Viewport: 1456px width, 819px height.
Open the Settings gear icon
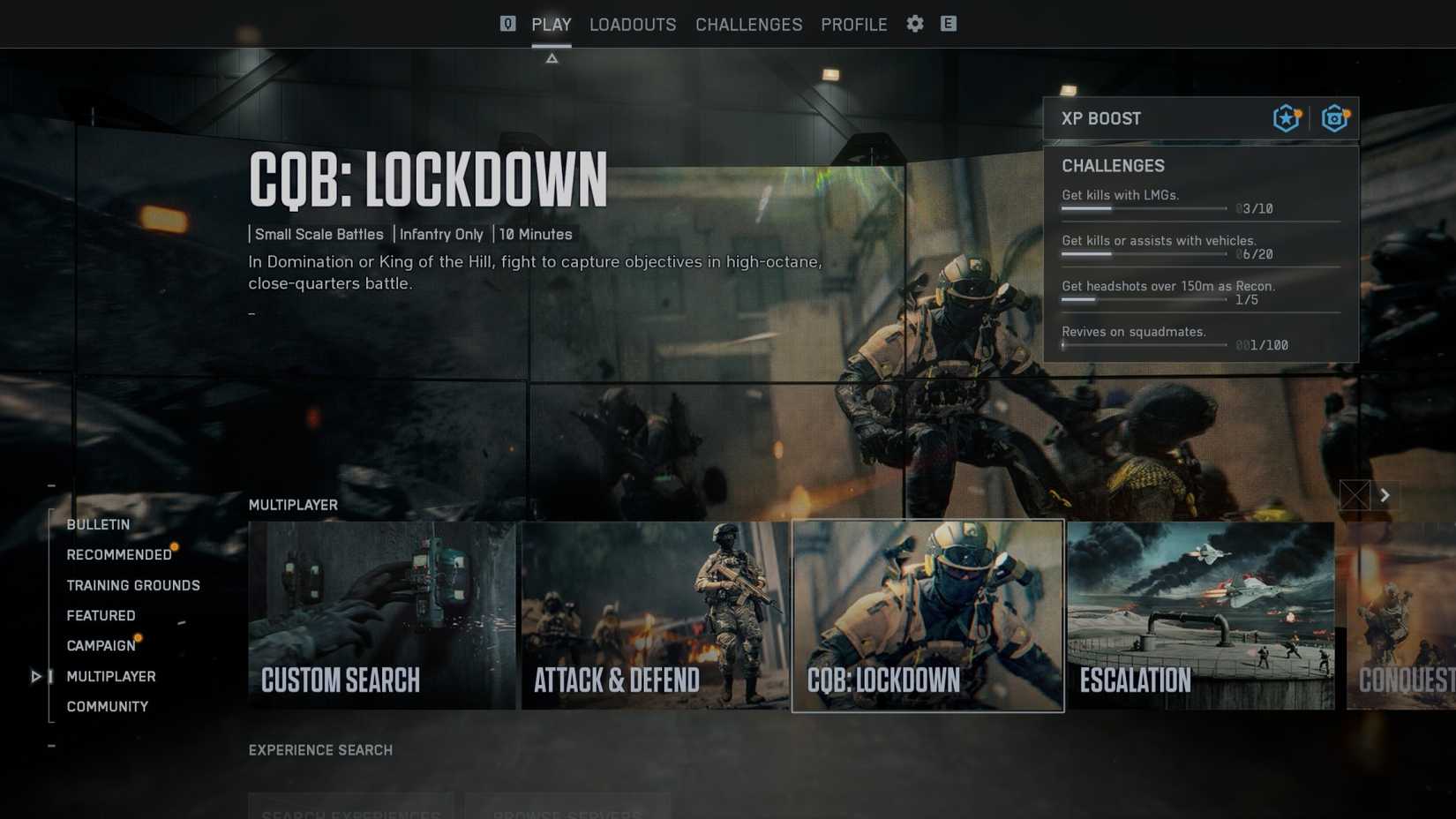pyautogui.click(x=914, y=24)
